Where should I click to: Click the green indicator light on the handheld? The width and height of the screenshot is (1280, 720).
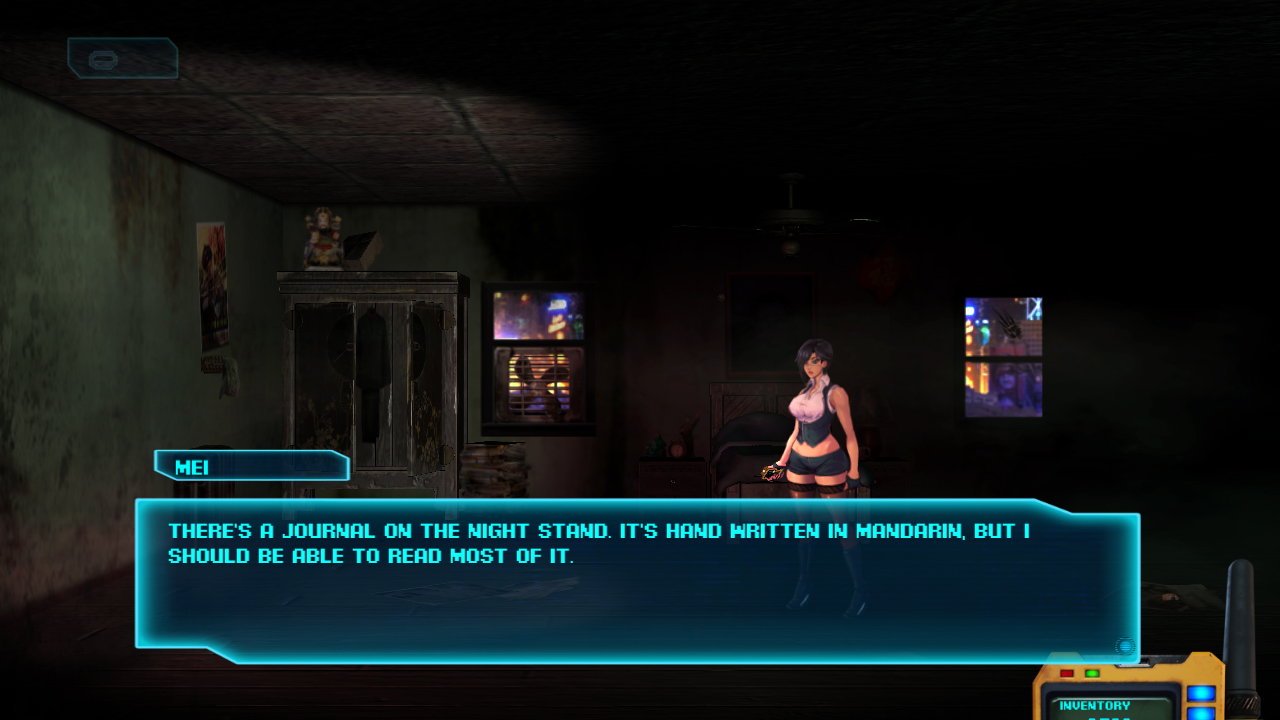1092,673
